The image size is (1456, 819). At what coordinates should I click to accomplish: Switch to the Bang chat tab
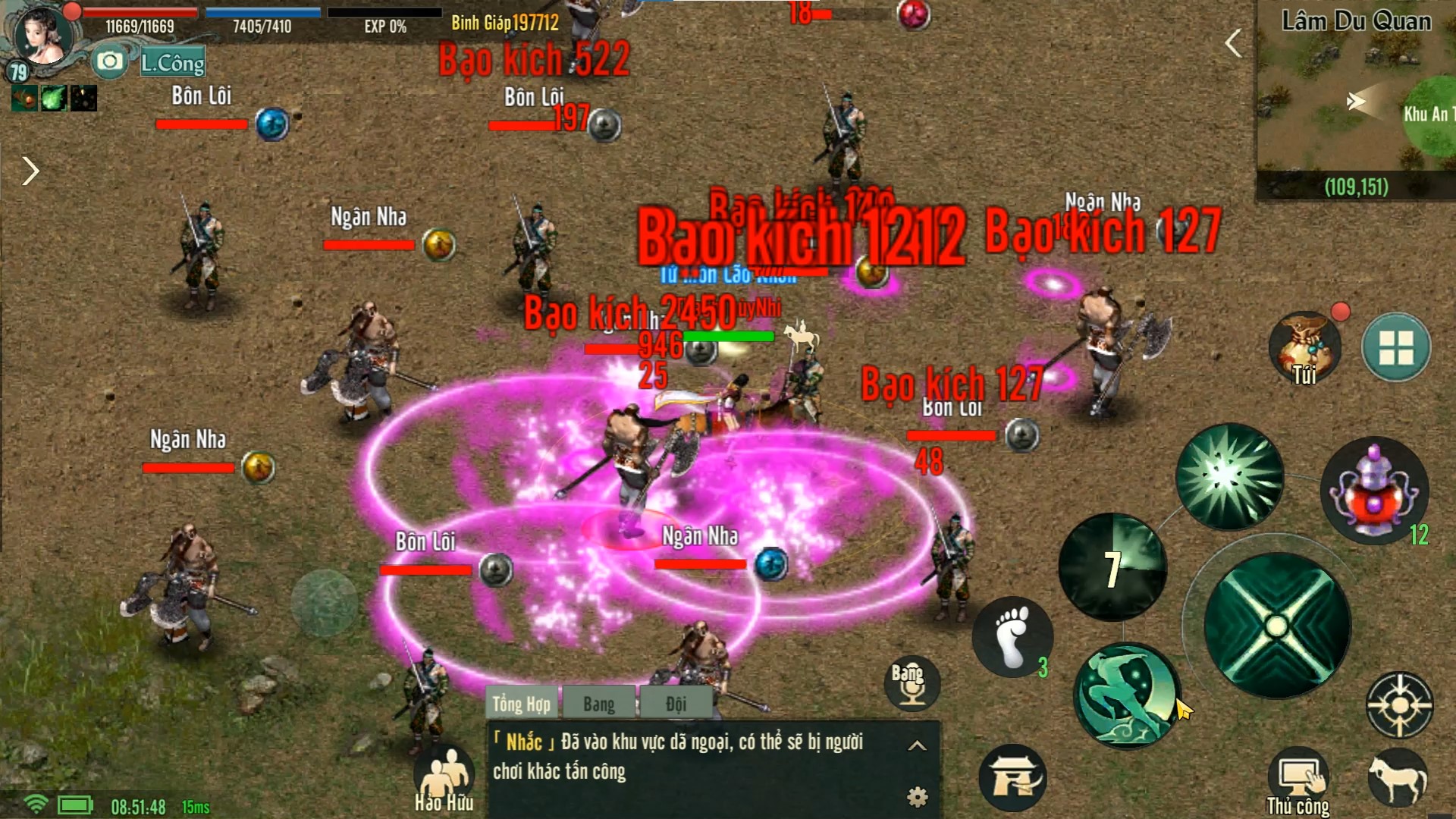coord(599,704)
